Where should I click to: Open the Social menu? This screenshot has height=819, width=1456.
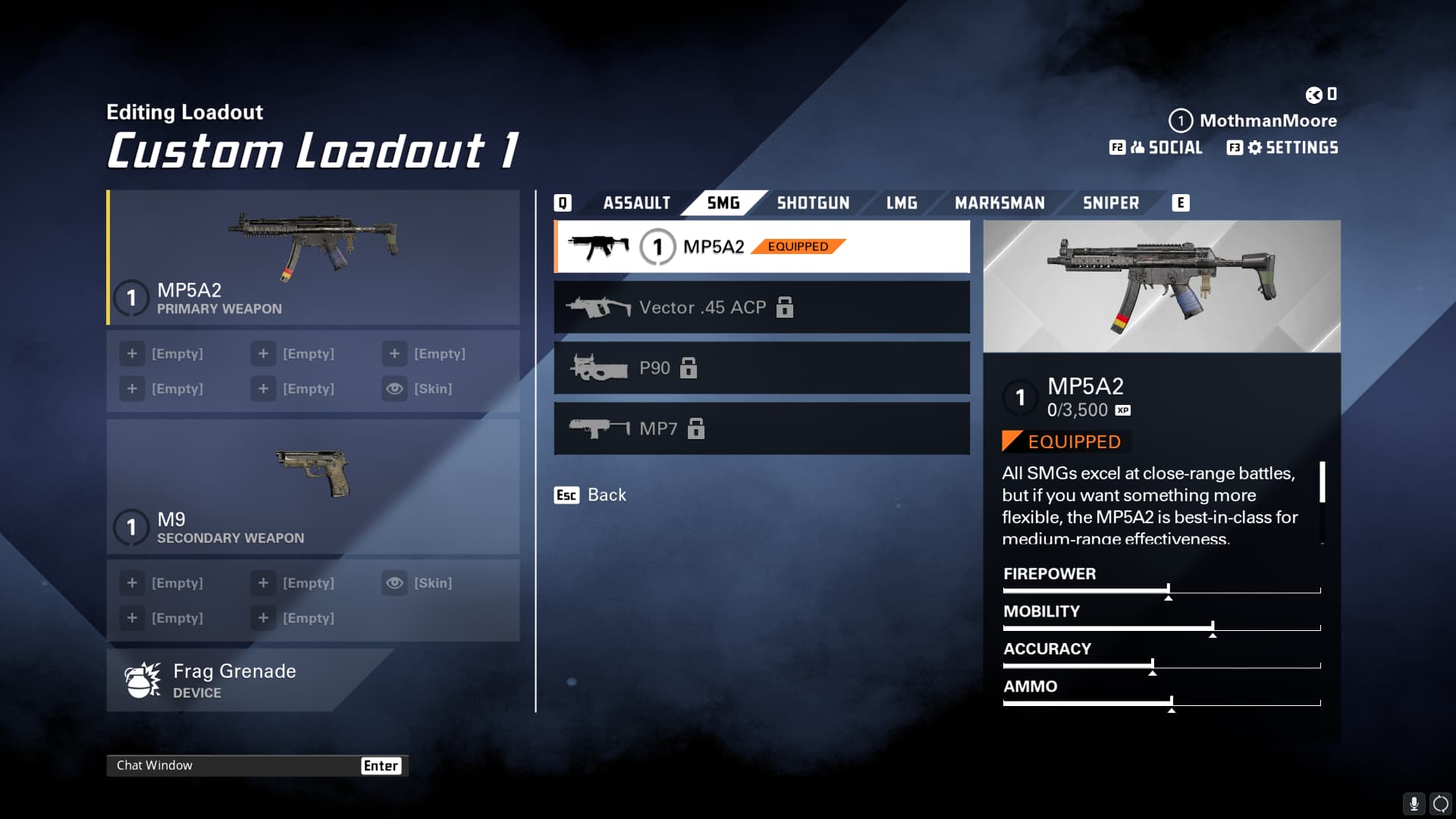point(1156,148)
